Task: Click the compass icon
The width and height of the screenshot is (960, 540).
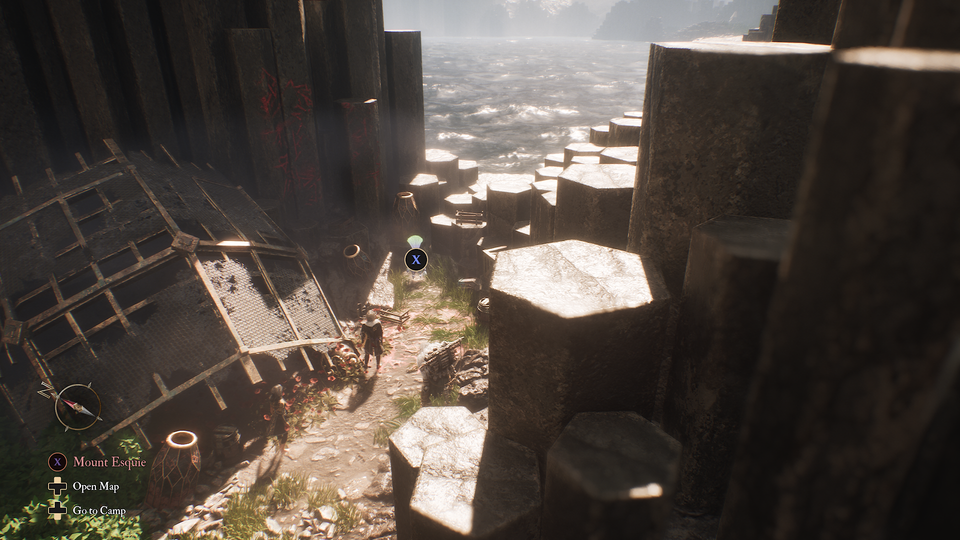Action: [77, 407]
